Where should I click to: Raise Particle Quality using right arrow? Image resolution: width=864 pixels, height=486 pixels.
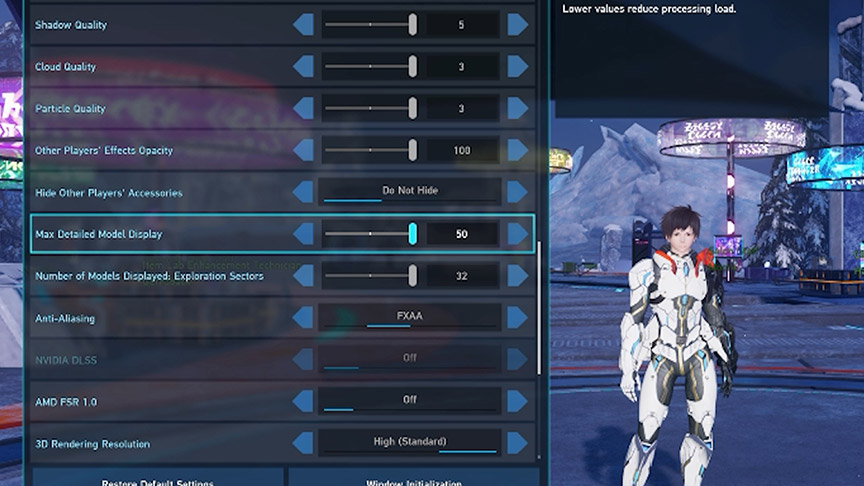517,108
